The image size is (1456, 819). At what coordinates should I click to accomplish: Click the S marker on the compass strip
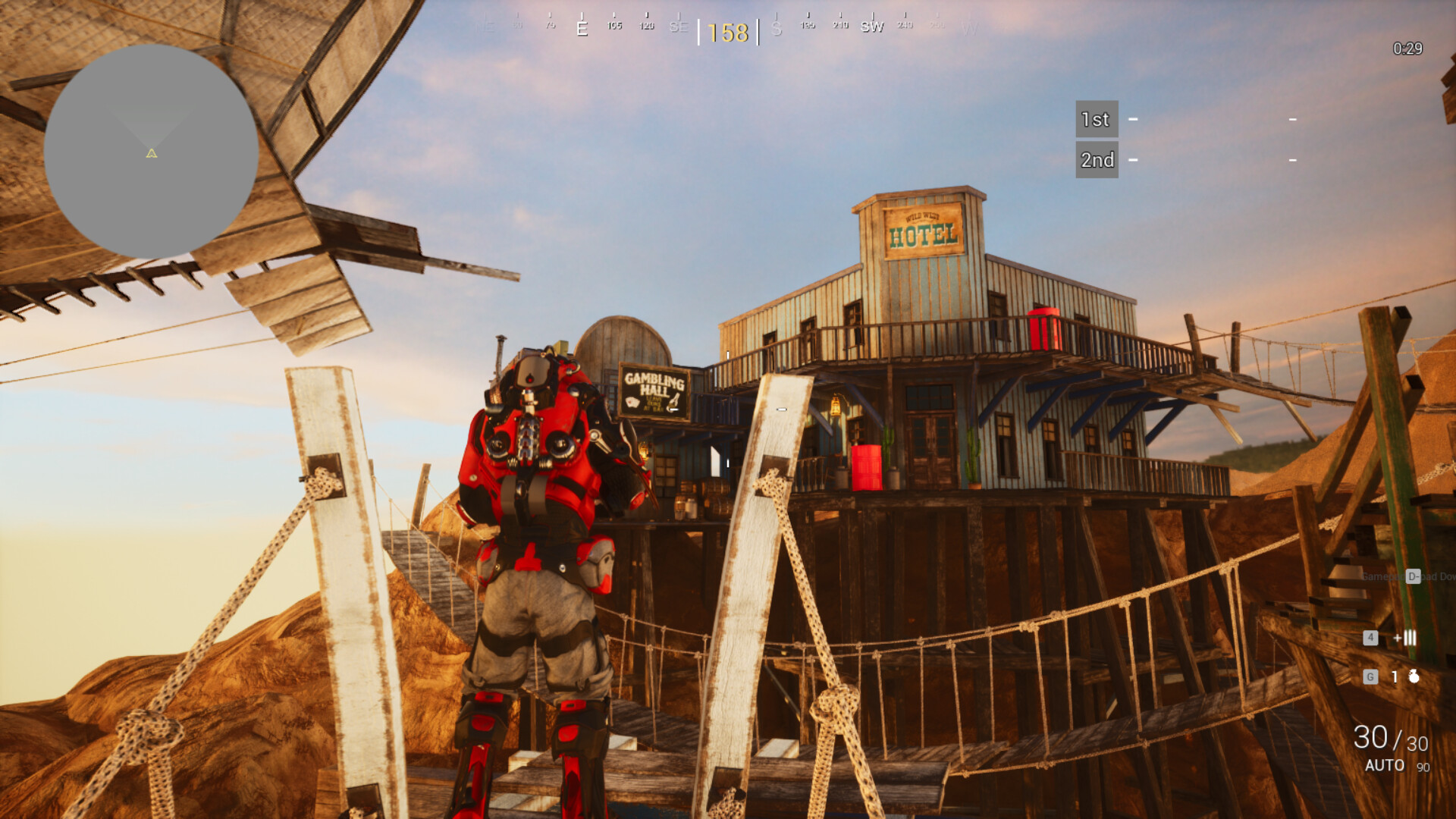(777, 28)
